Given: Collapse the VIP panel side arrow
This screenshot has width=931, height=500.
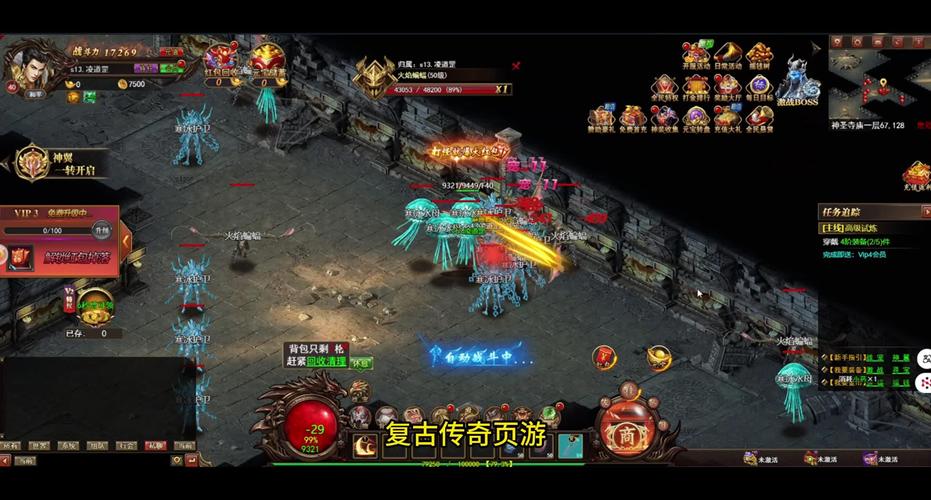Looking at the screenshot, I should click(126, 240).
